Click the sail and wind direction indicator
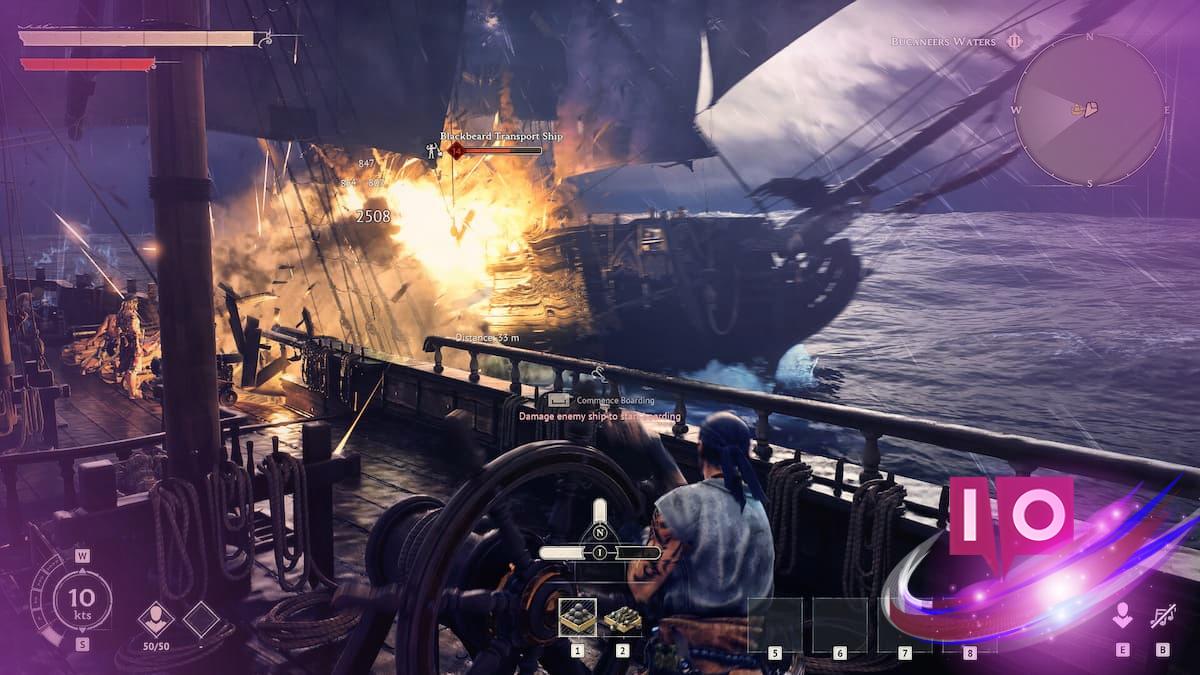The width and height of the screenshot is (1200, 675). pyautogui.click(x=600, y=540)
